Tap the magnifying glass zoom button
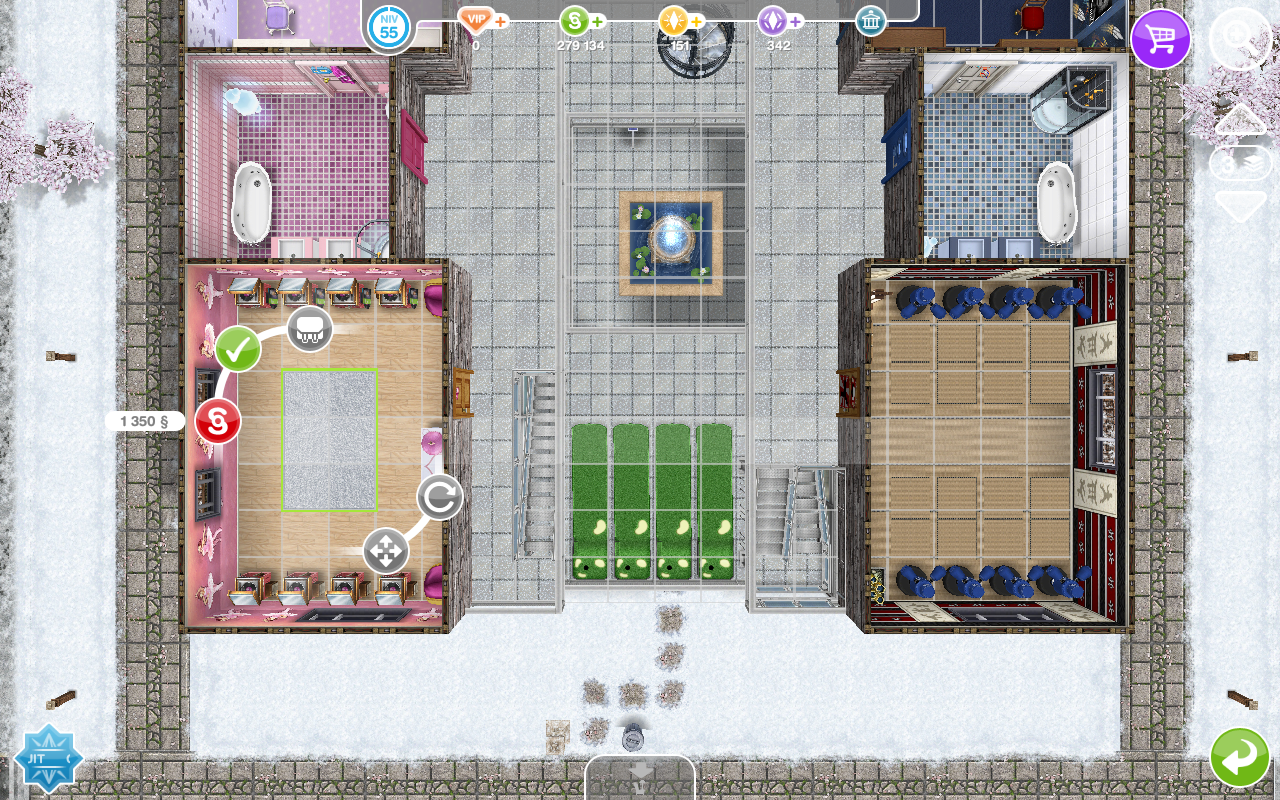This screenshot has height=800, width=1280. coord(1240,39)
